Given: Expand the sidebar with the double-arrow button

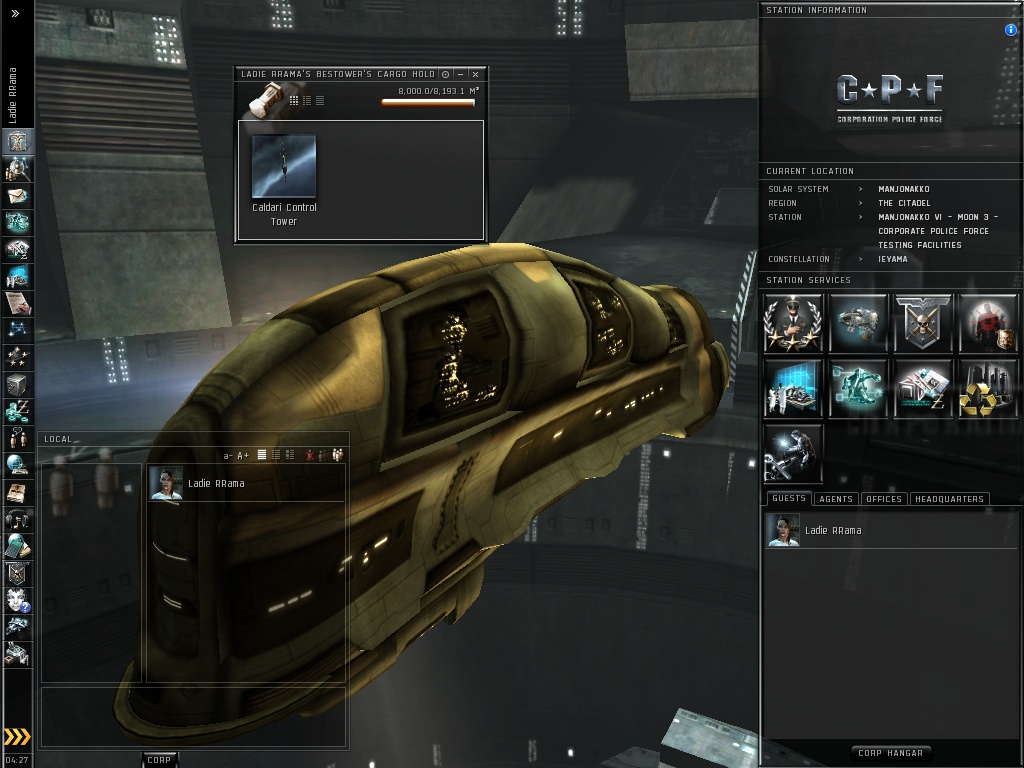Looking at the screenshot, I should pos(15,14).
